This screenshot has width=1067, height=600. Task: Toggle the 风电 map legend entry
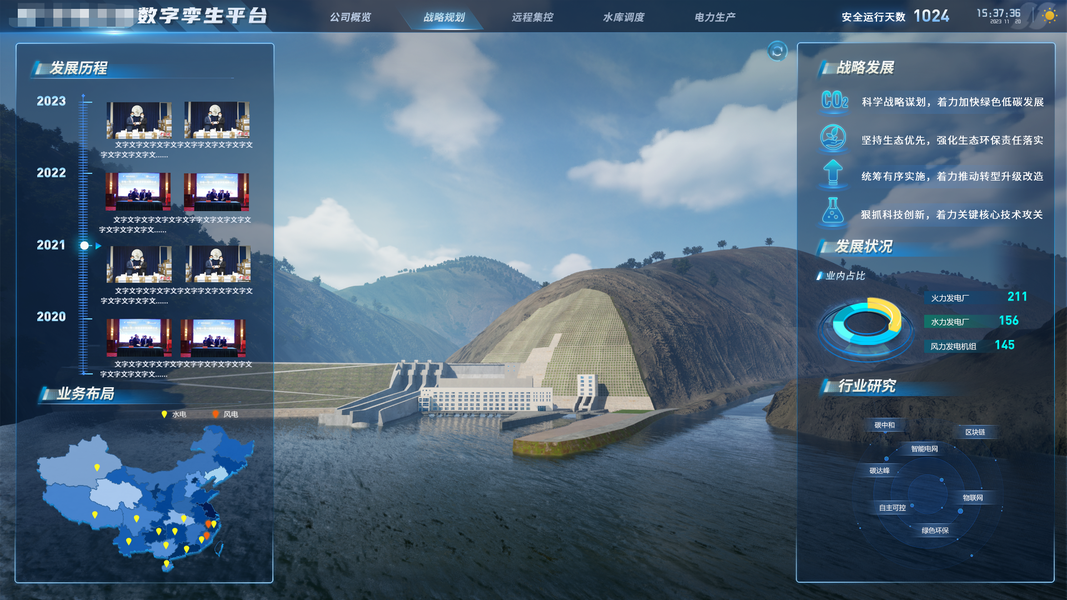pyautogui.click(x=225, y=414)
